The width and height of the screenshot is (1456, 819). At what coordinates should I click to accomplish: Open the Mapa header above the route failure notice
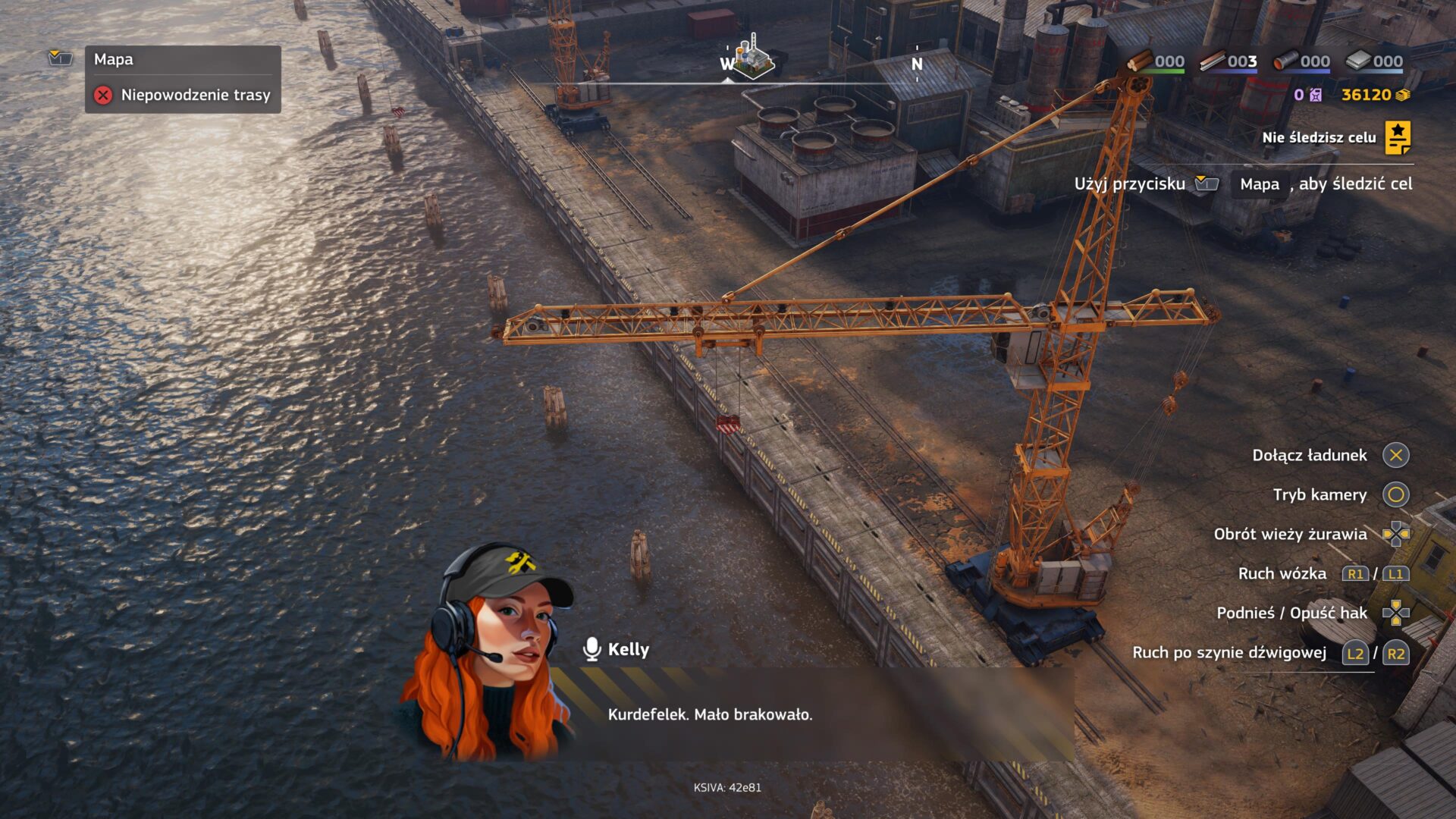114,59
